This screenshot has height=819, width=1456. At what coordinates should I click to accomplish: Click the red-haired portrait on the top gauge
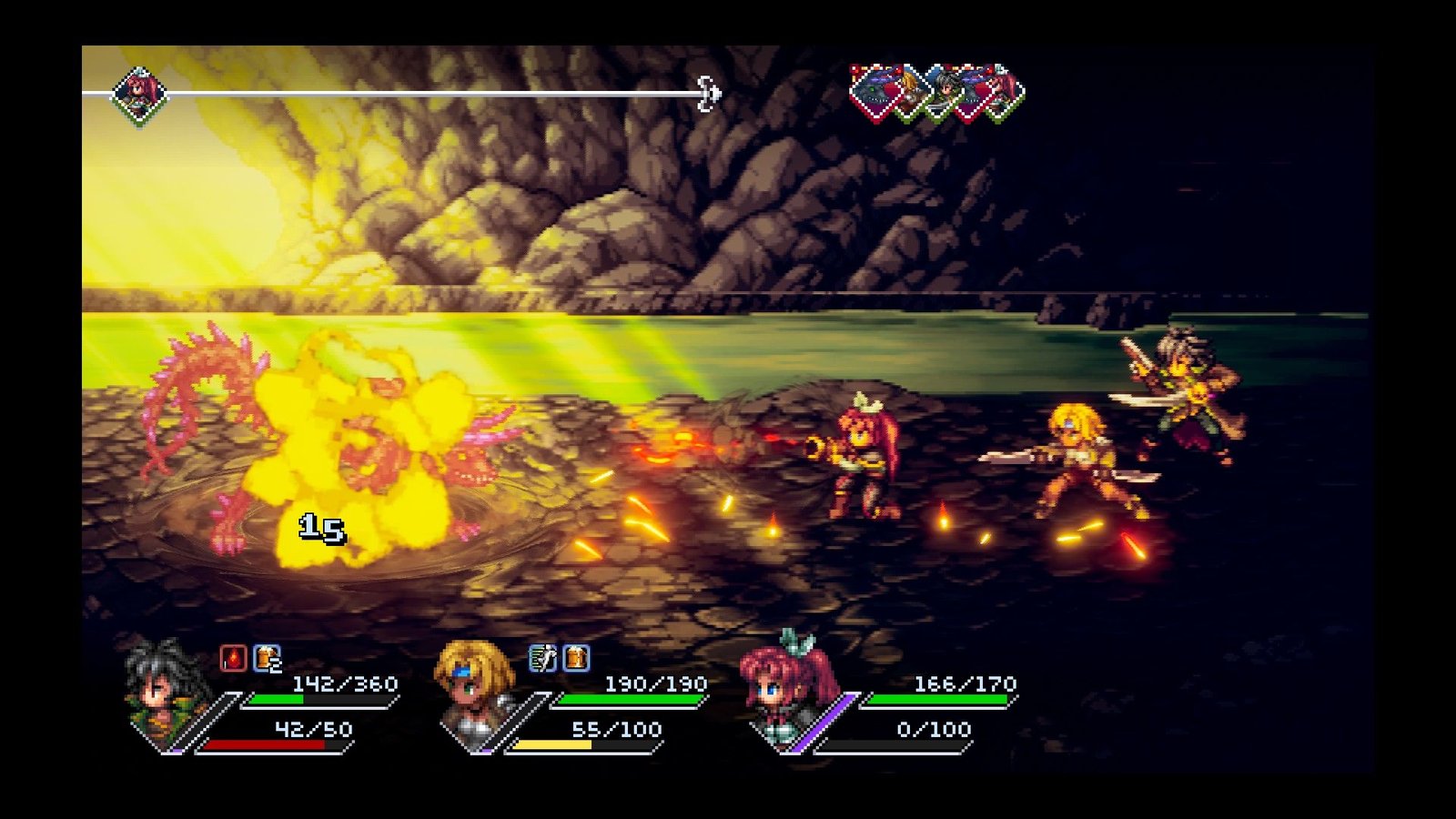coord(139,93)
